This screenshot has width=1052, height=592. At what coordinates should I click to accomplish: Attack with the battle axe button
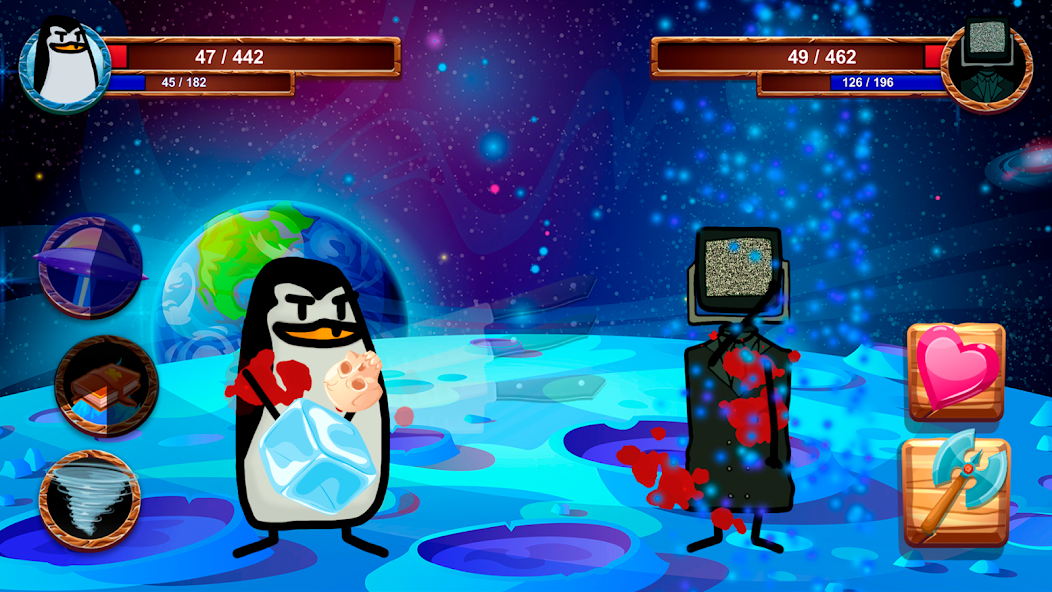[955, 491]
